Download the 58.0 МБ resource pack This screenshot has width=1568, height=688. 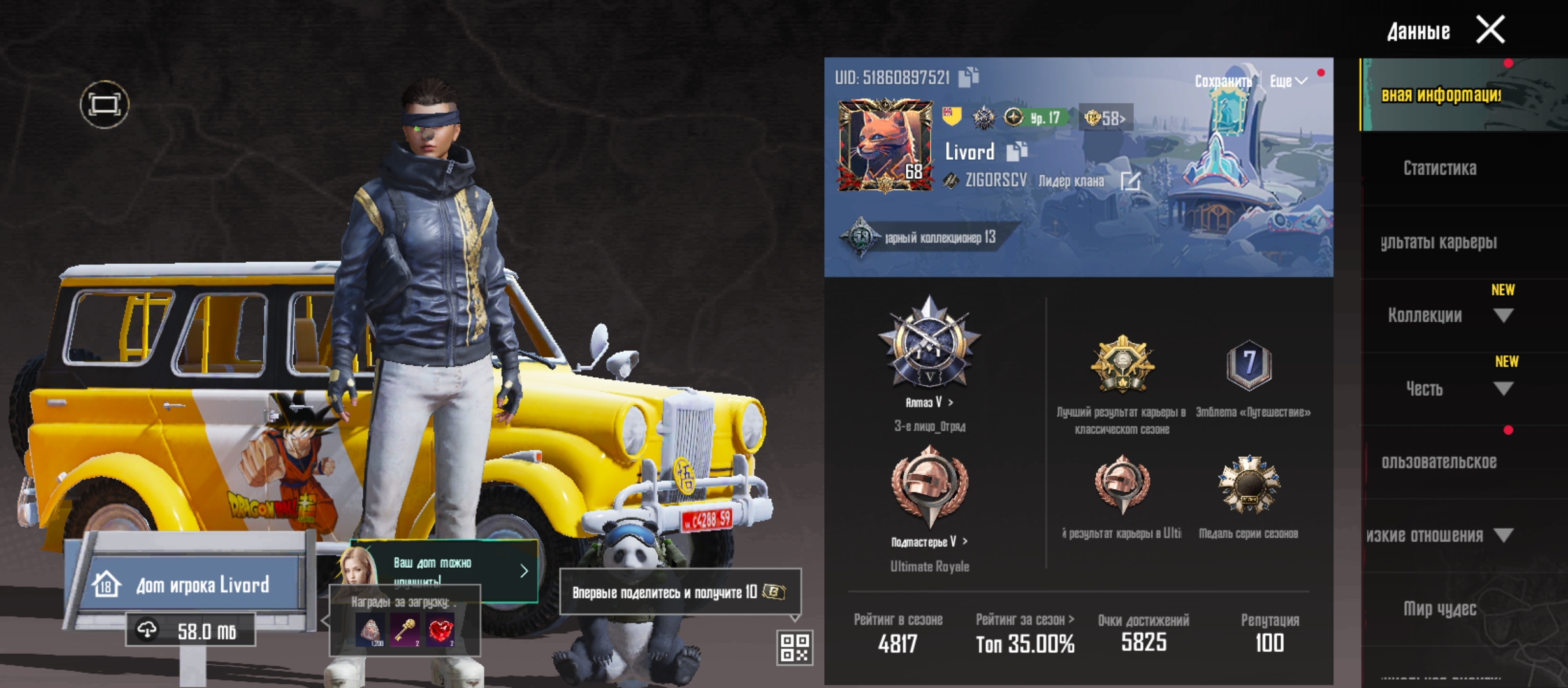pos(191,631)
